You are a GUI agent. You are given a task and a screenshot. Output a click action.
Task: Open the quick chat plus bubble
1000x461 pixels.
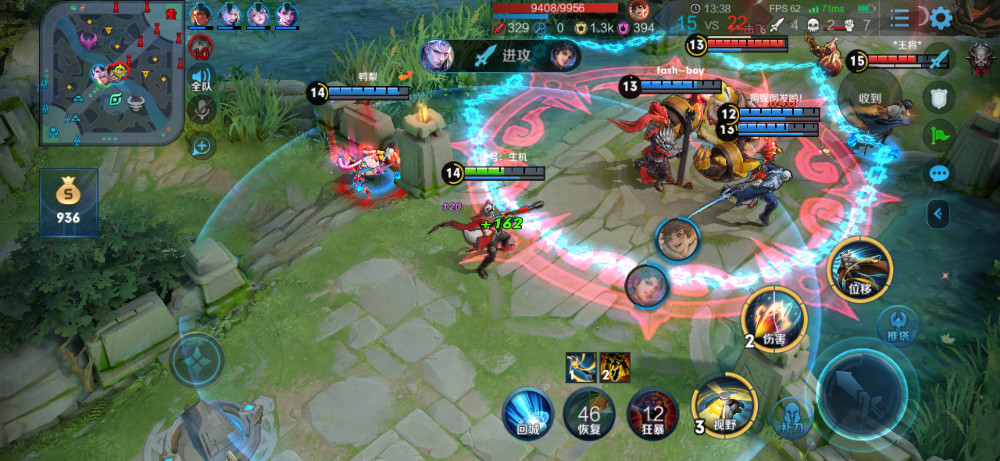[x=203, y=147]
